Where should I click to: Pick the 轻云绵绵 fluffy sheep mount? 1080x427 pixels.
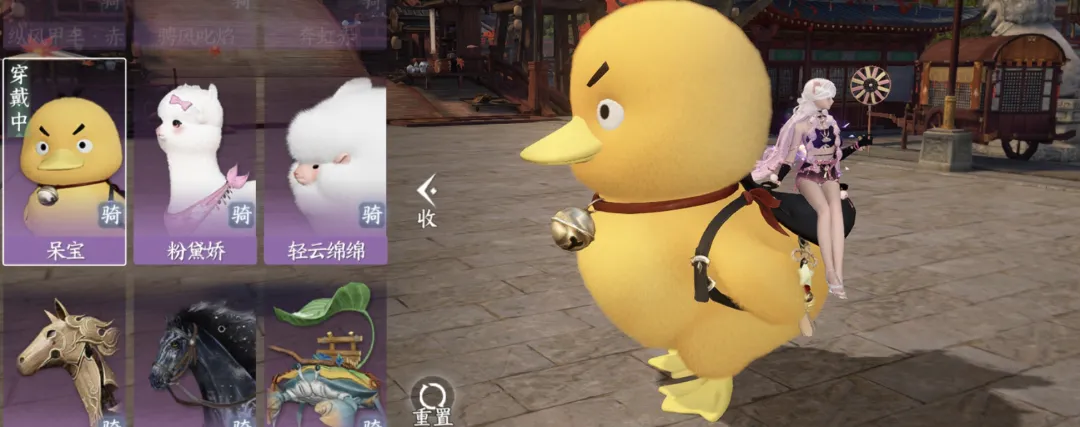[325, 160]
